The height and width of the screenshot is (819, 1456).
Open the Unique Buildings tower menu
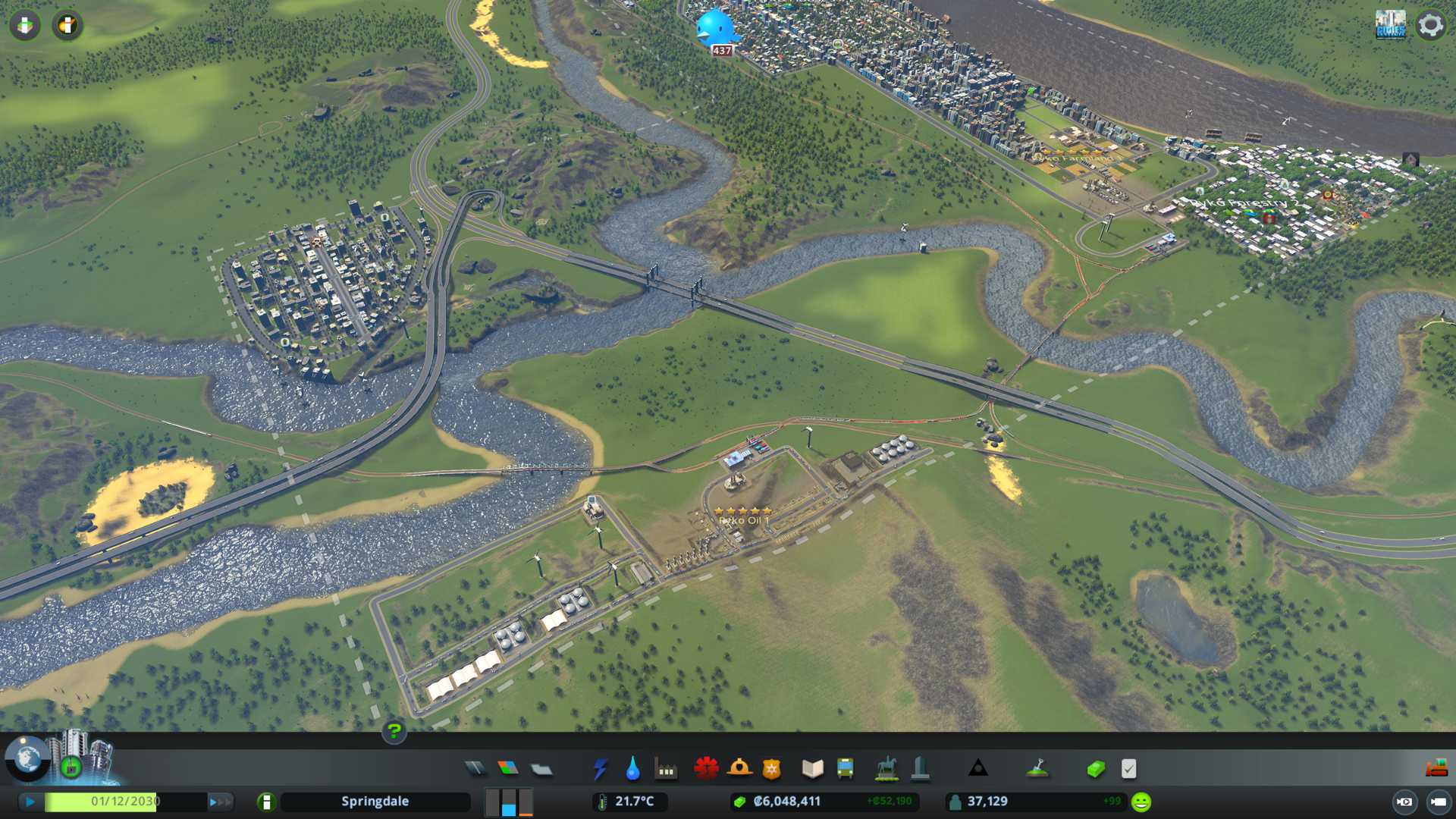click(x=920, y=769)
